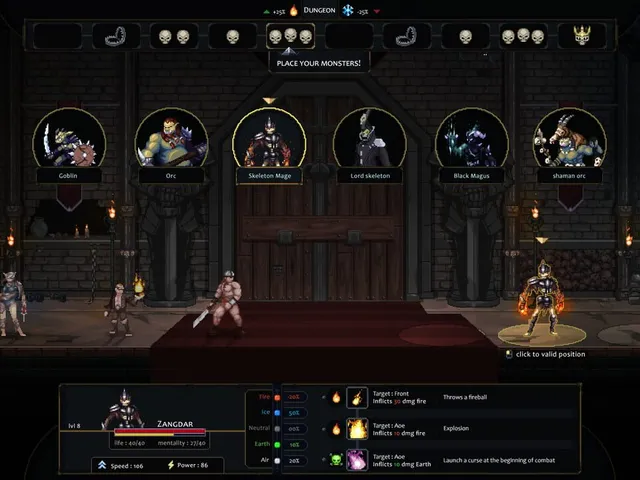This screenshot has width=640, height=480.
Task: Select the Explosion skill icon
Action: pos(357,428)
